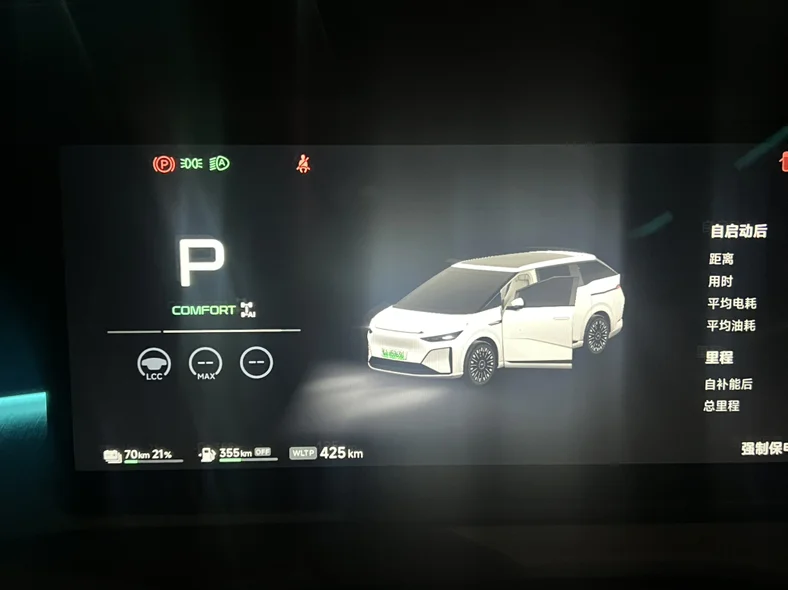Screen dimensions: 788x590
Task: Choose the COMFORT drive mode label
Action: [204, 310]
